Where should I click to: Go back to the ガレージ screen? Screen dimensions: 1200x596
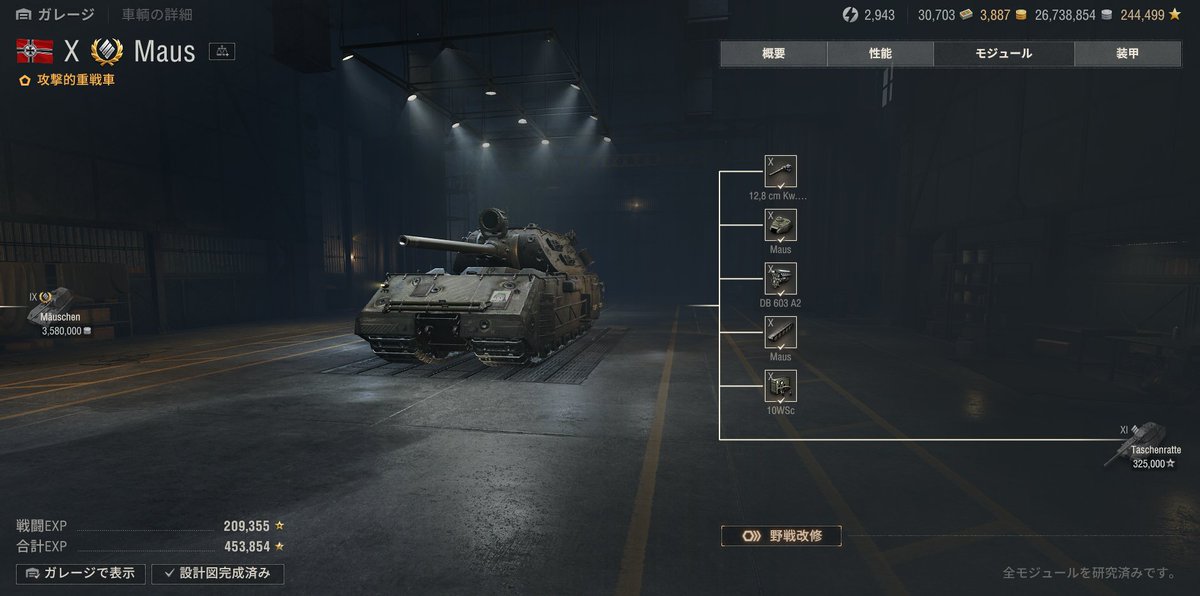56,15
